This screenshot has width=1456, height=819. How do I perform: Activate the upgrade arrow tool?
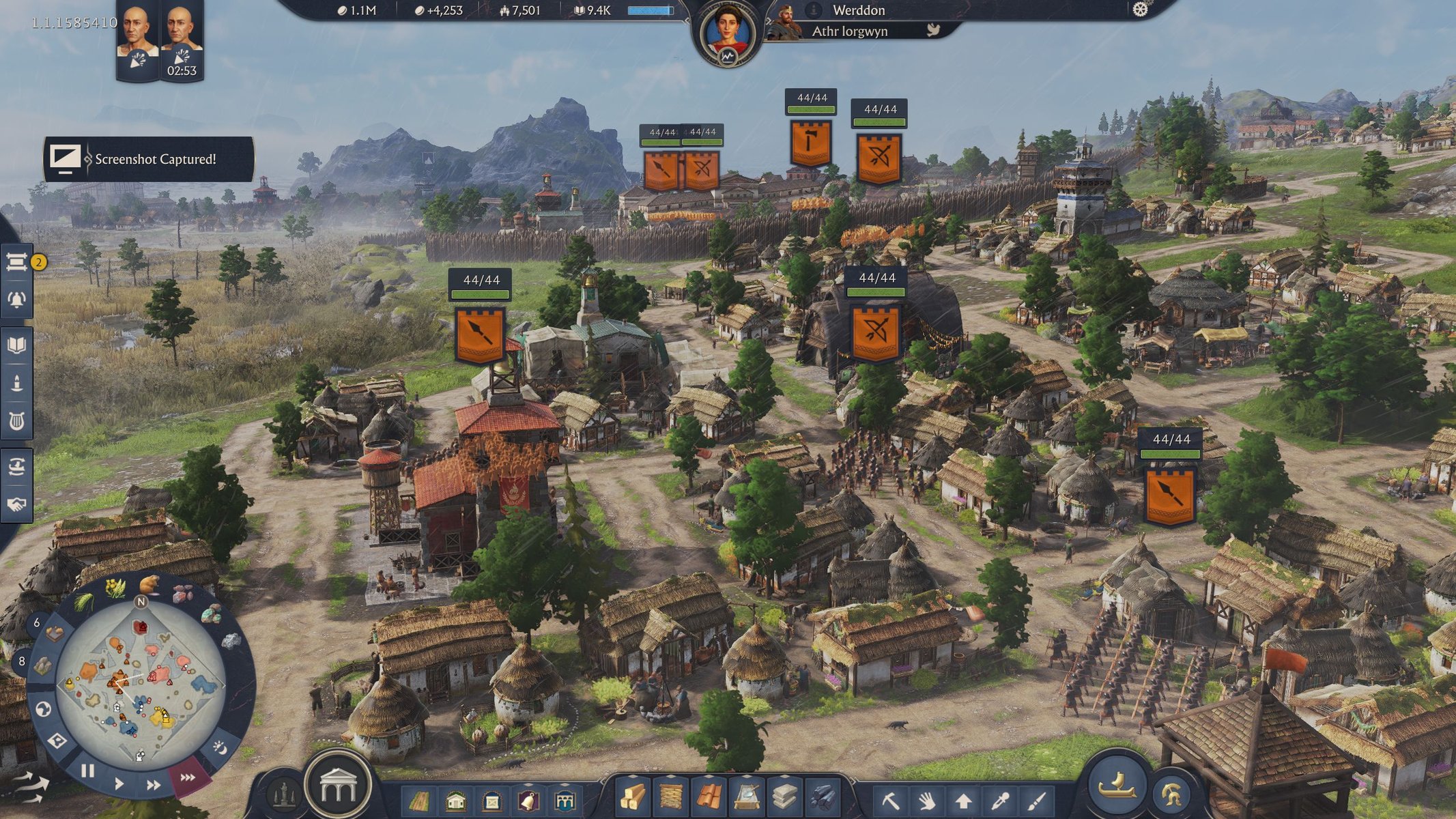pyautogui.click(x=963, y=800)
